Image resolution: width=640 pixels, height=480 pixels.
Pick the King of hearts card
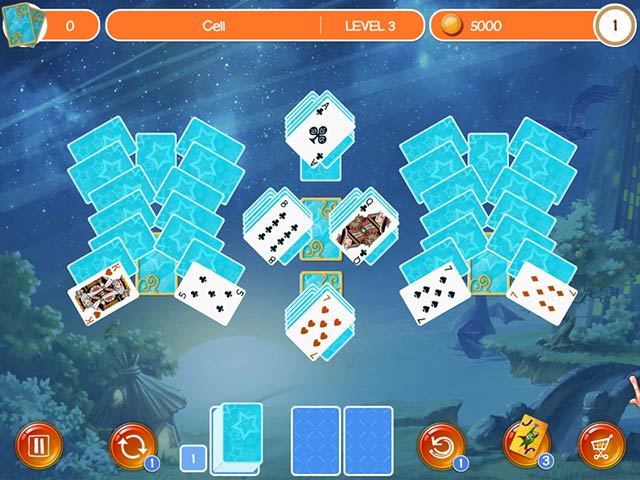[x=102, y=293]
